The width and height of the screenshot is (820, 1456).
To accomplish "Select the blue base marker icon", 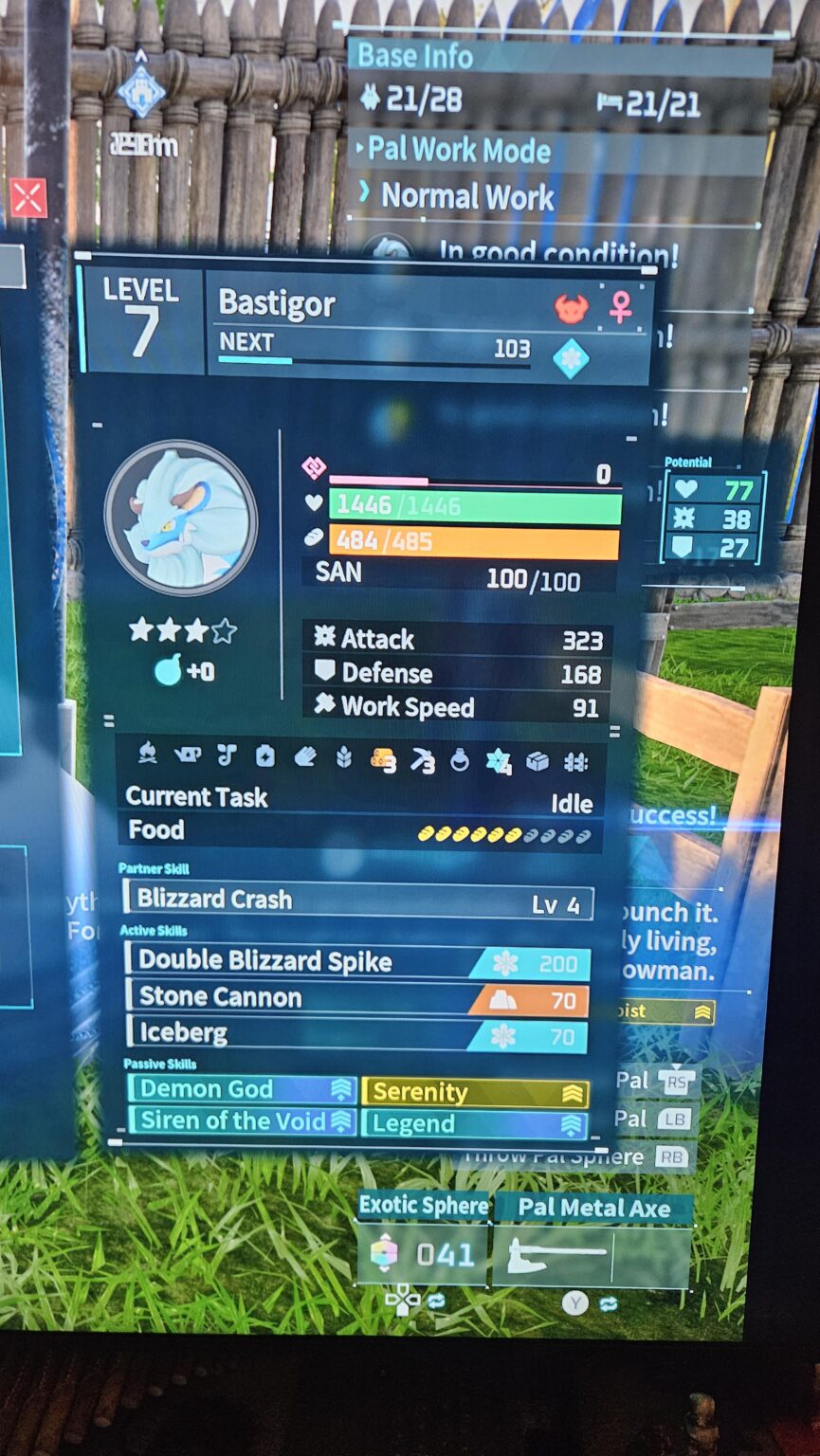I will coord(141,92).
